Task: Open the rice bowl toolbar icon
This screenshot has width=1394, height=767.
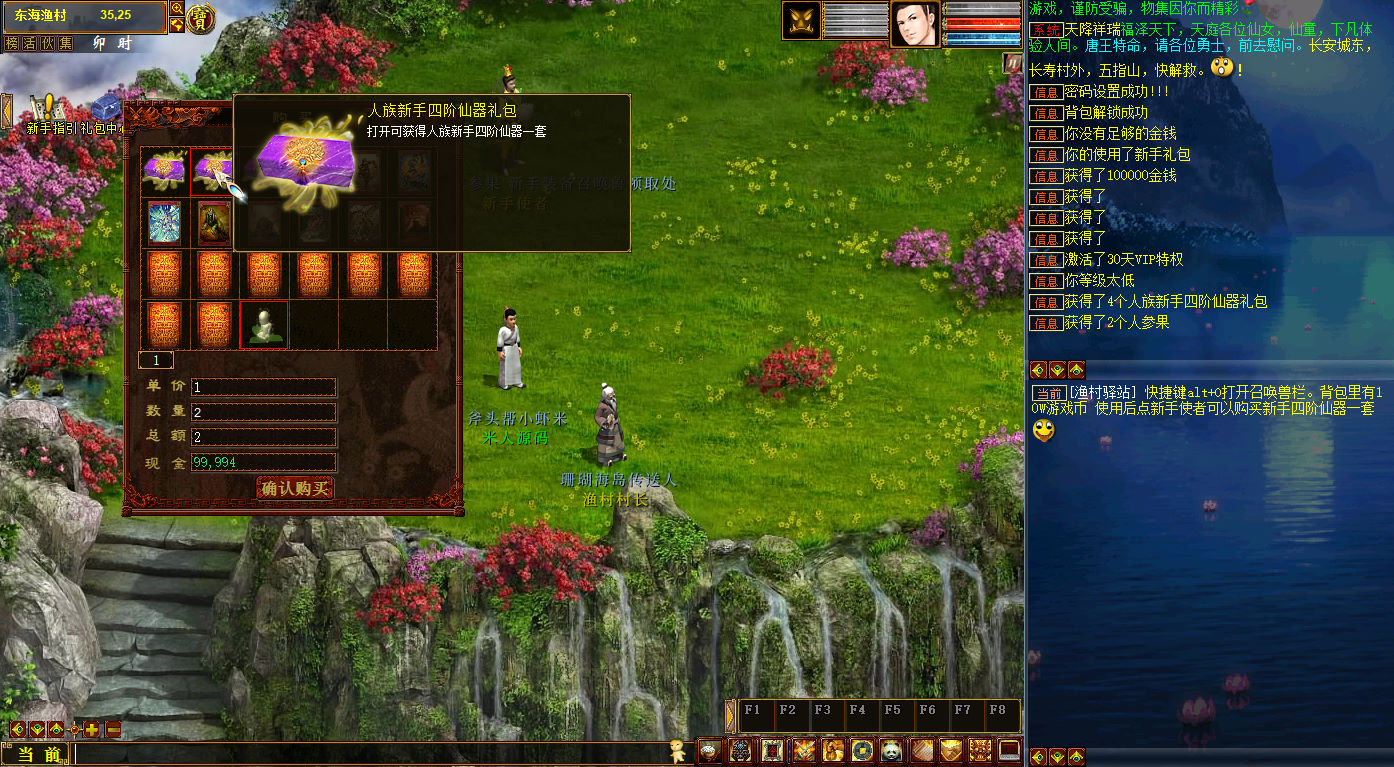Action: [710, 750]
